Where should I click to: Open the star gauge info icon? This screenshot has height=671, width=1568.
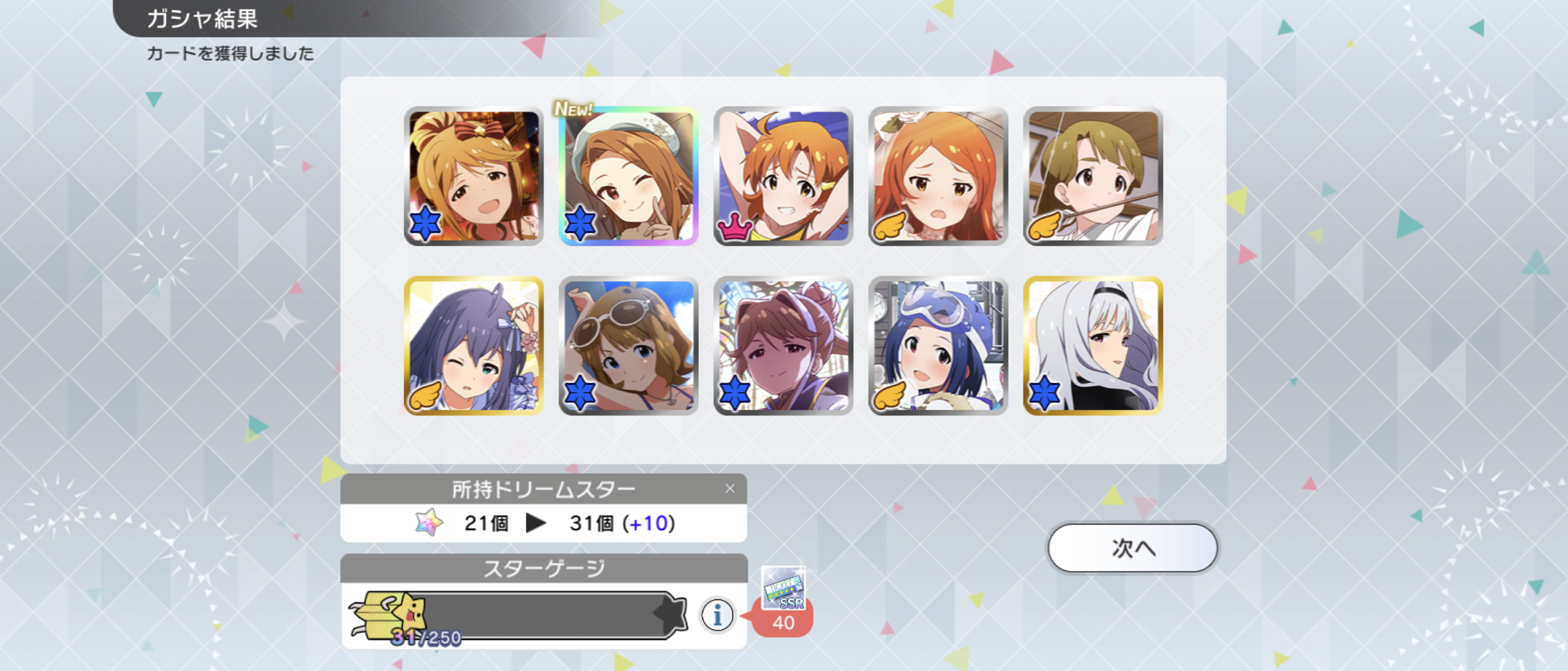coord(717,614)
